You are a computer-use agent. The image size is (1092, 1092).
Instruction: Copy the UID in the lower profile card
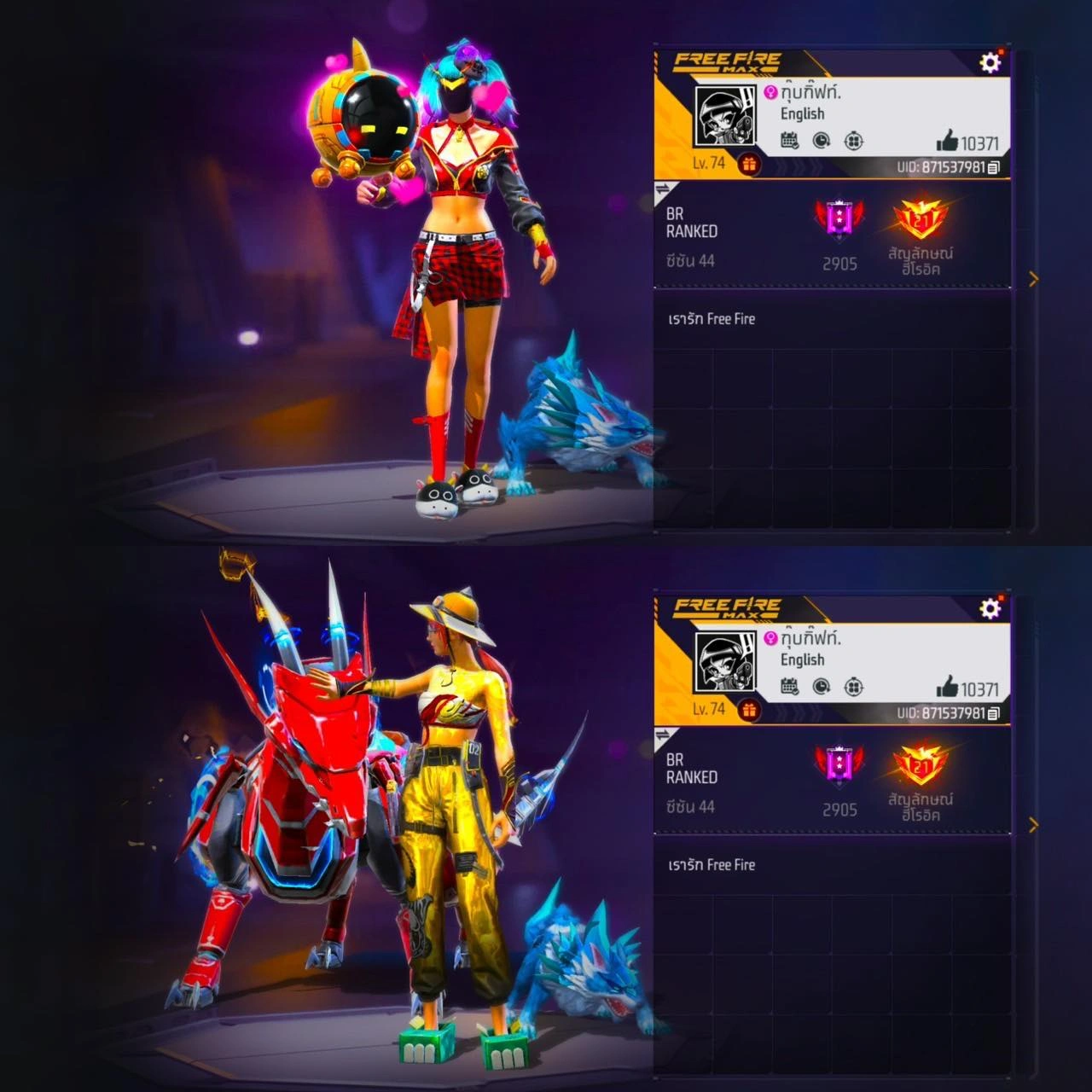[994, 714]
